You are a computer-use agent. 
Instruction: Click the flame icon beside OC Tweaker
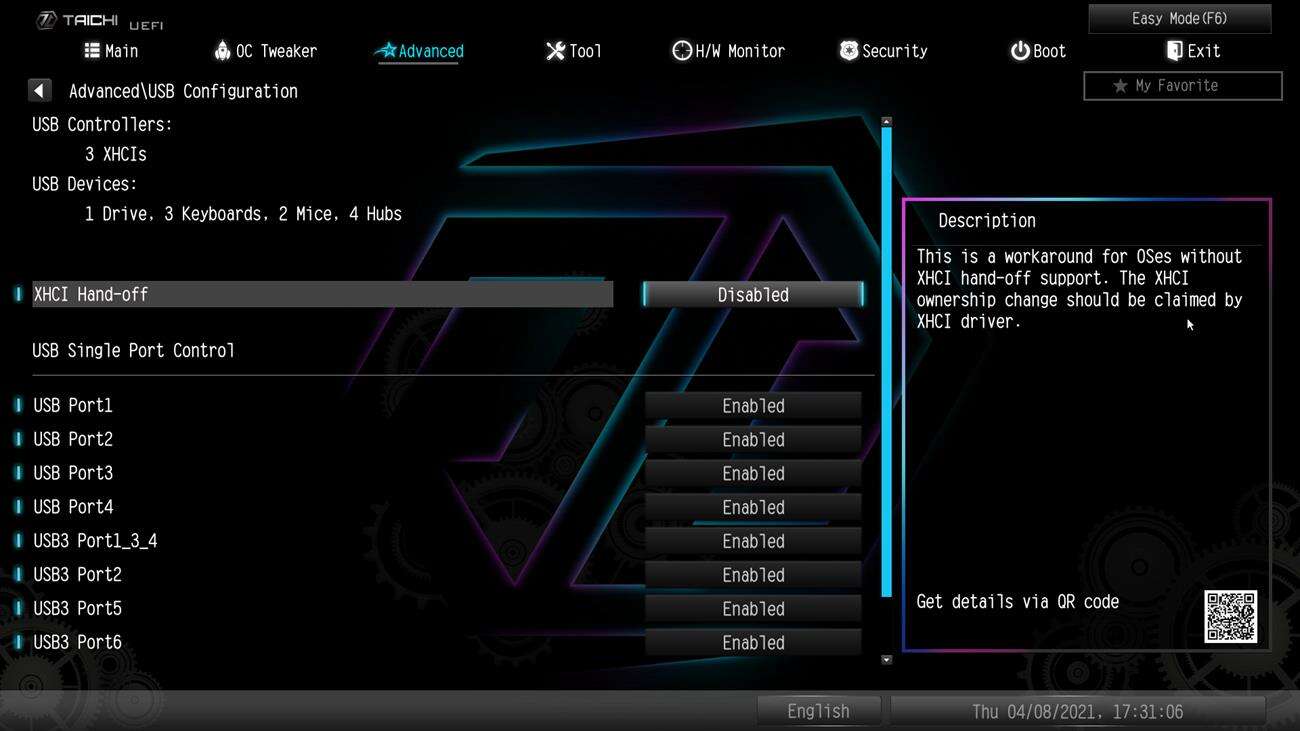pyautogui.click(x=222, y=50)
